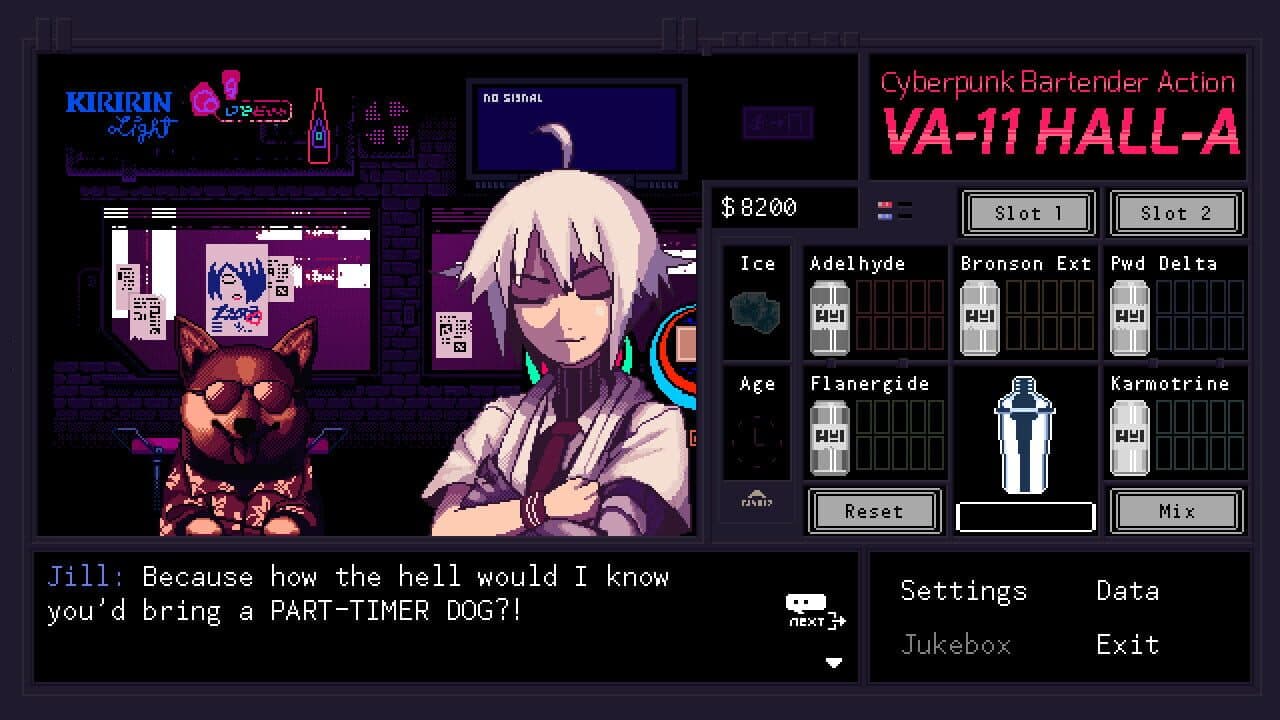1280x720 pixels.
Task: Toggle the blend icon below Age
Action: 757,500
